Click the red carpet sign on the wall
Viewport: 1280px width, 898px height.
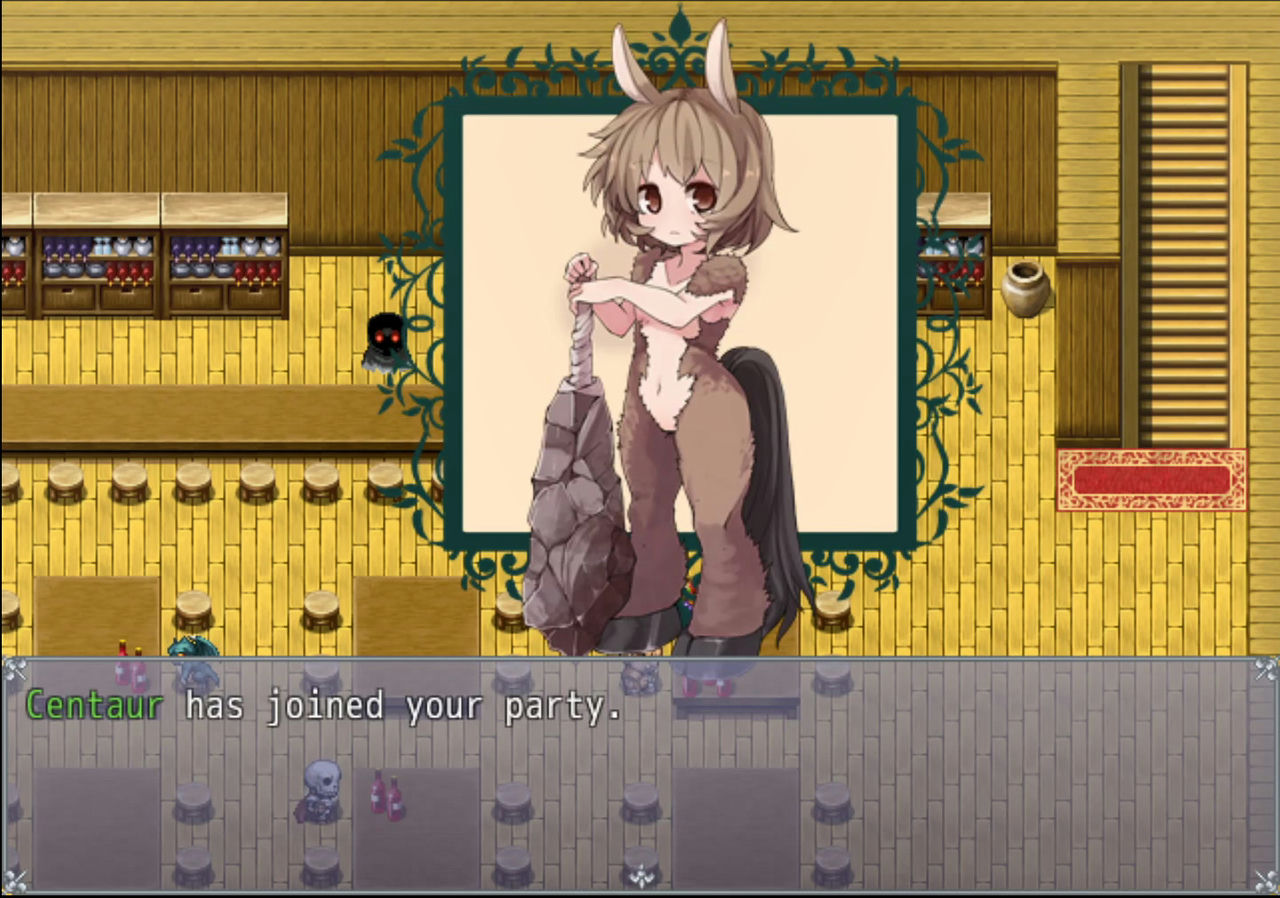(1150, 477)
